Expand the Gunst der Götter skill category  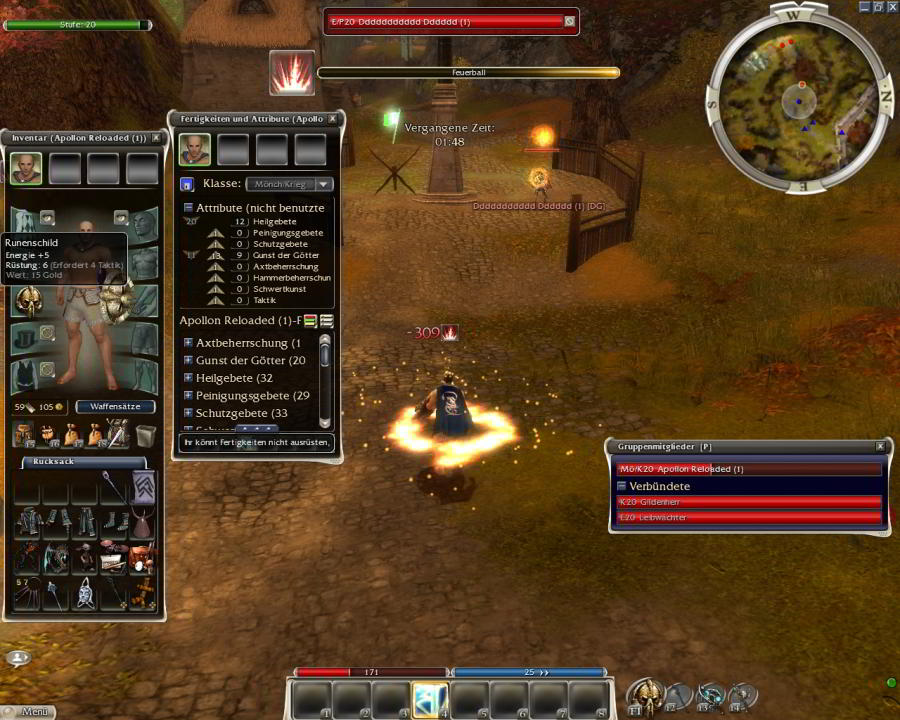coord(188,360)
